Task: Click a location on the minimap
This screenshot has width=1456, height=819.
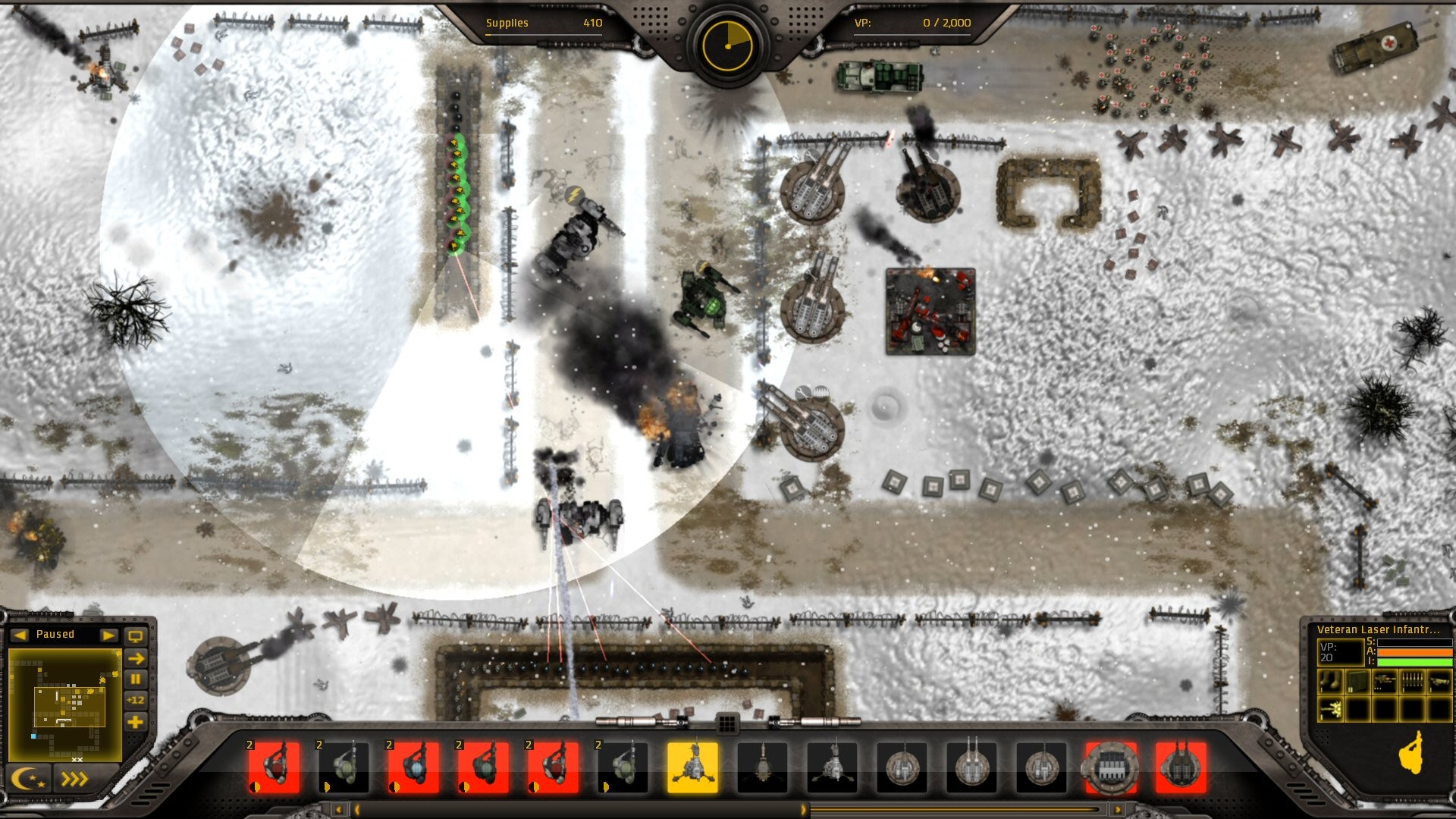Action: [x=66, y=704]
